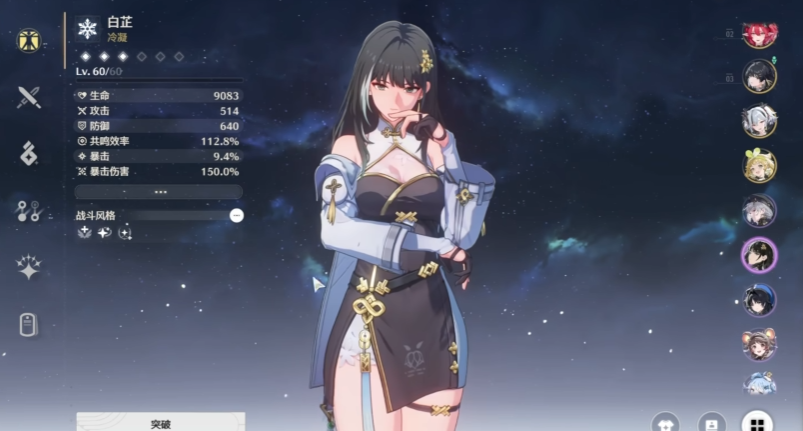Select the purple-ringed highlighted character portrait
Image resolution: width=803 pixels, height=431 pixels.
click(759, 255)
